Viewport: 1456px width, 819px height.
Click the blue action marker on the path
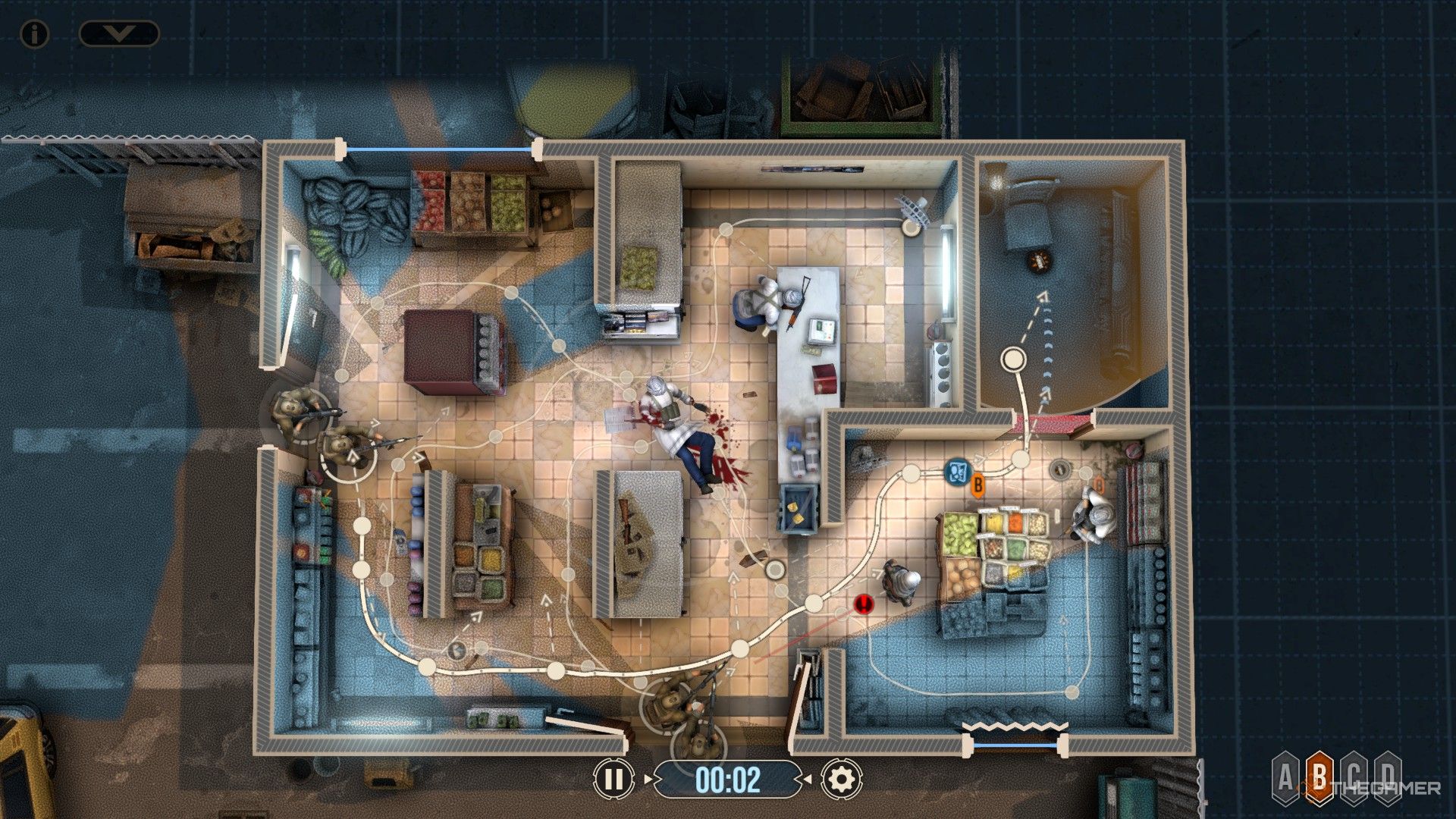click(x=957, y=472)
